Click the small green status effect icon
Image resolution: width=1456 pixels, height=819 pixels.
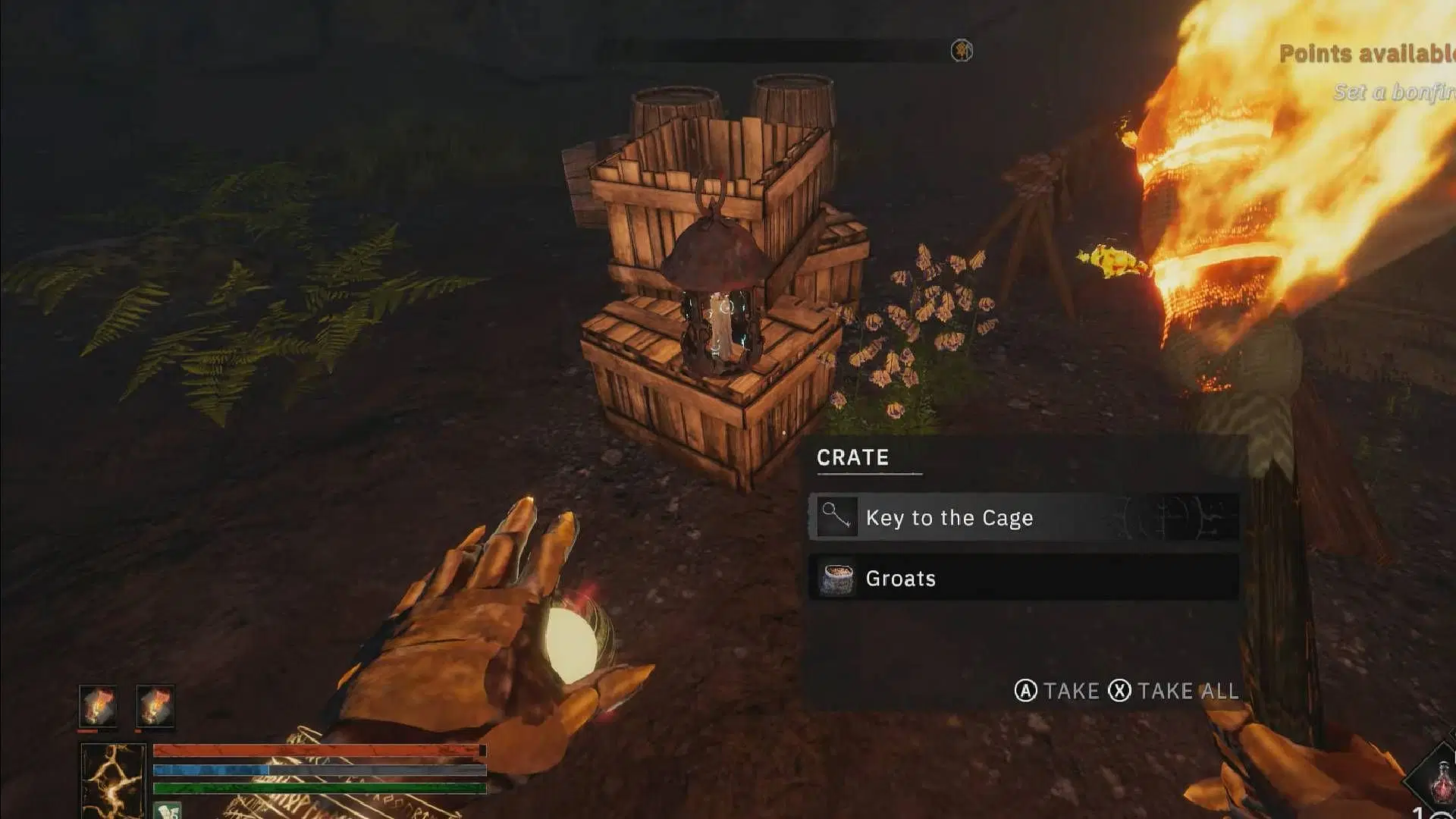pos(168,811)
